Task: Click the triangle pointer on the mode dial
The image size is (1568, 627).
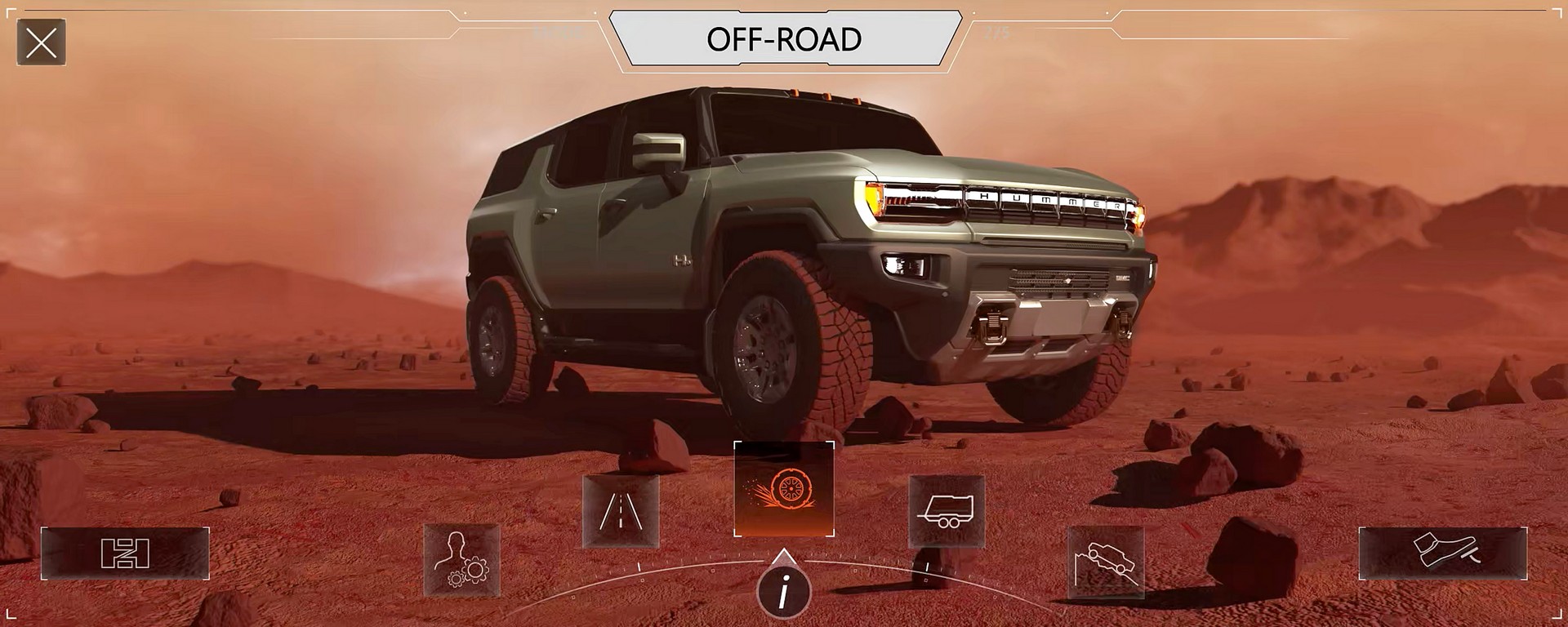Action: [785, 560]
